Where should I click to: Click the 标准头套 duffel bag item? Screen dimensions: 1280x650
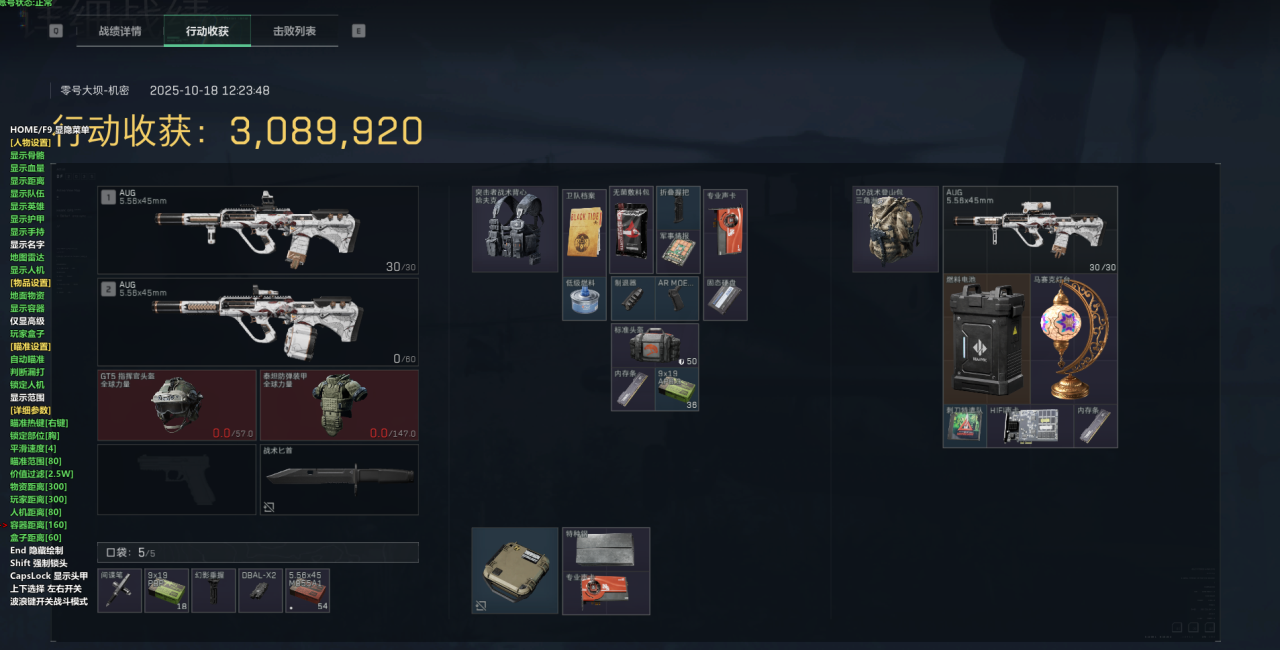pos(655,345)
